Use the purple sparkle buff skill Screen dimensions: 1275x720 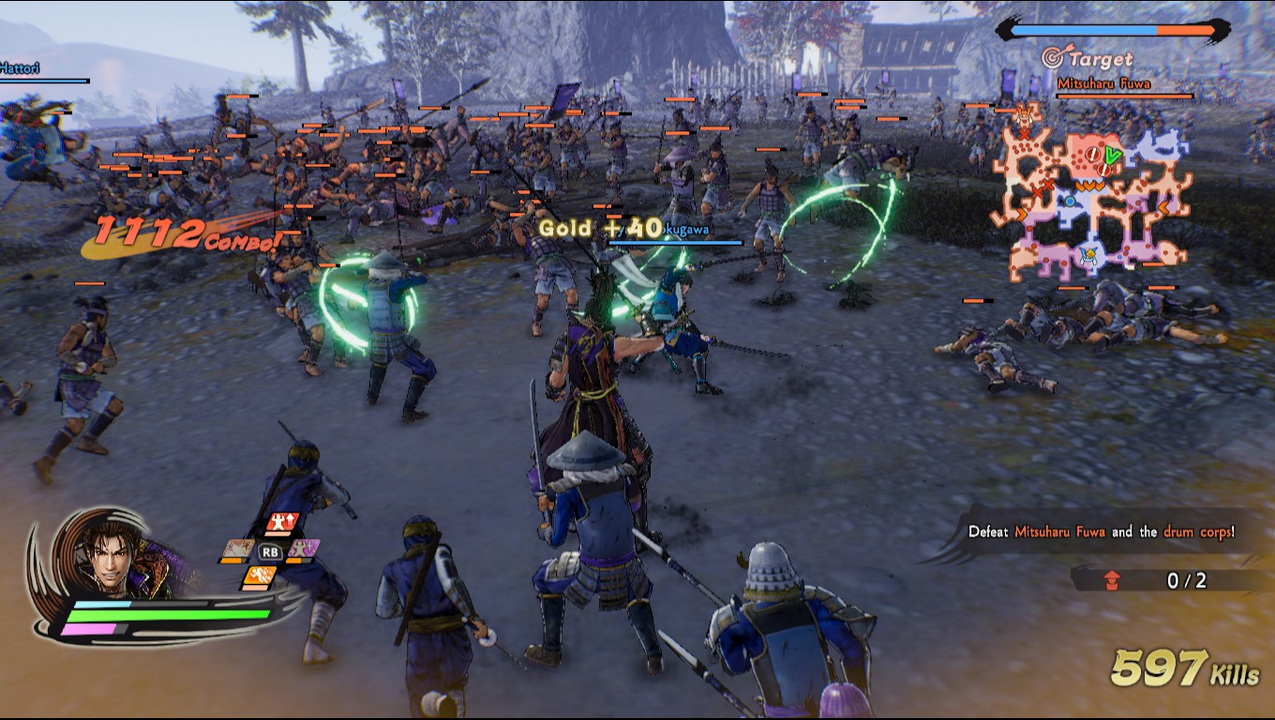[x=304, y=549]
